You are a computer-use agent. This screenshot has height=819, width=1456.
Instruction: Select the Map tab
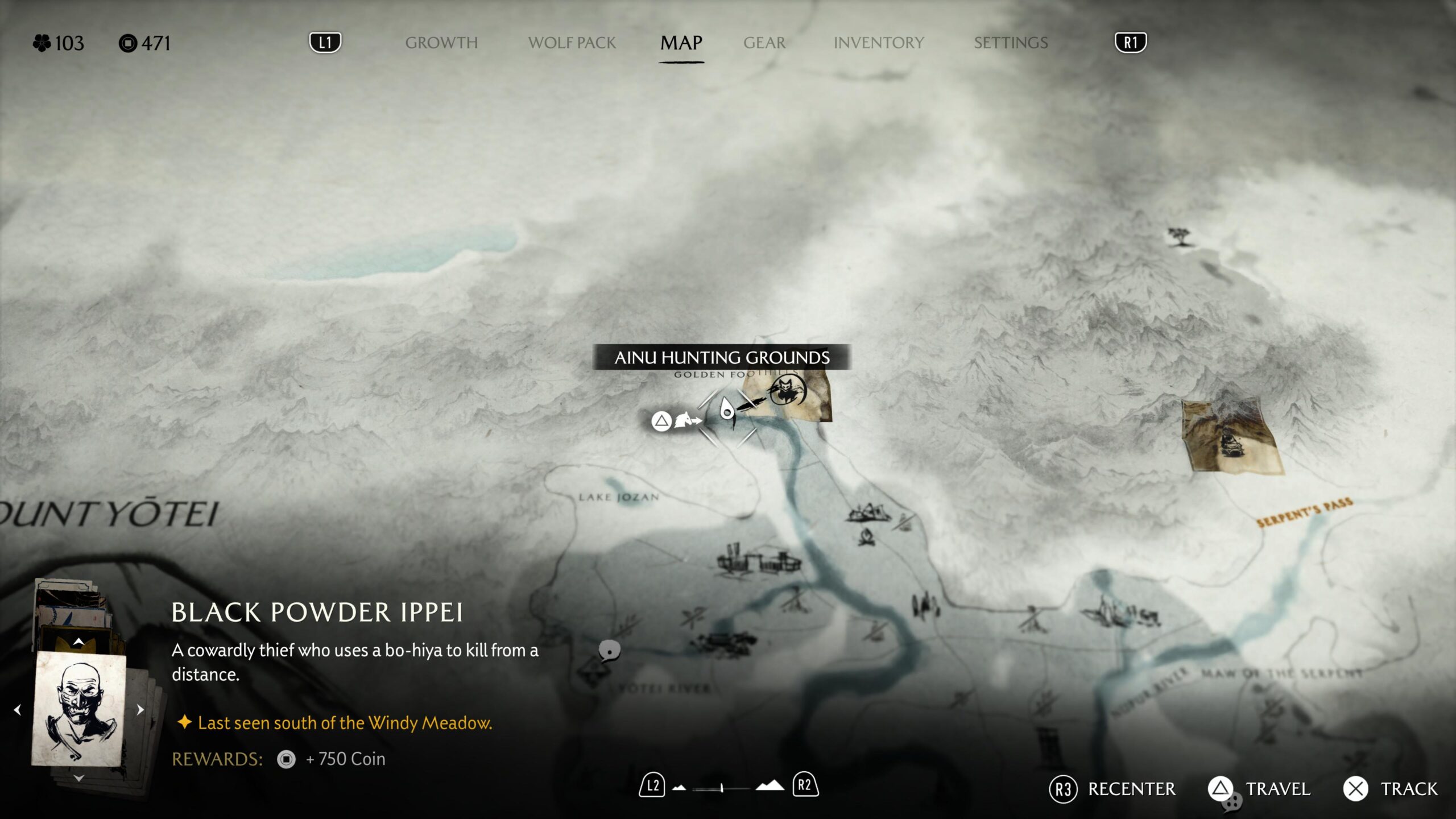pos(681,43)
